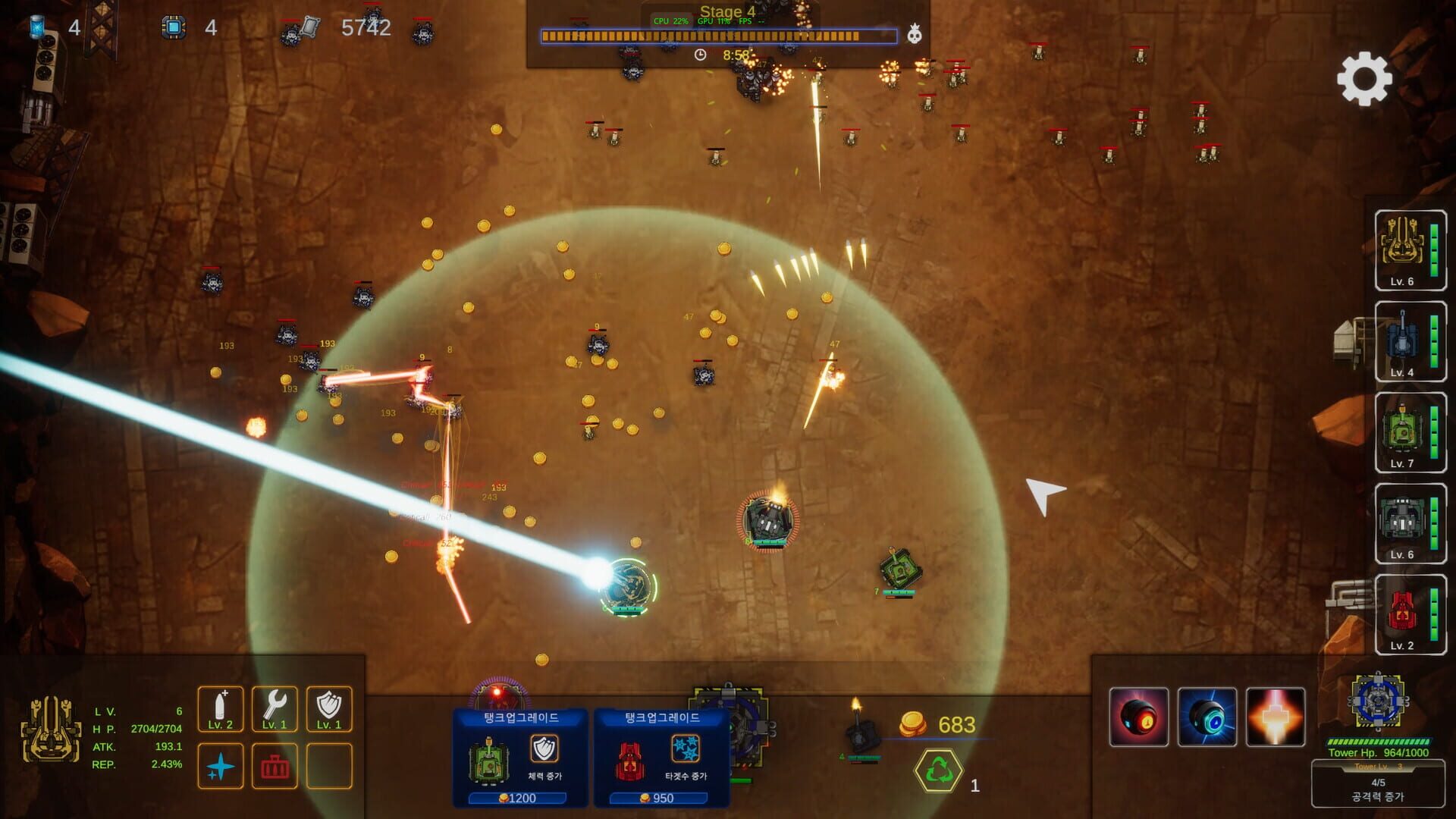Click the chip resource icon showing 4

[175, 27]
